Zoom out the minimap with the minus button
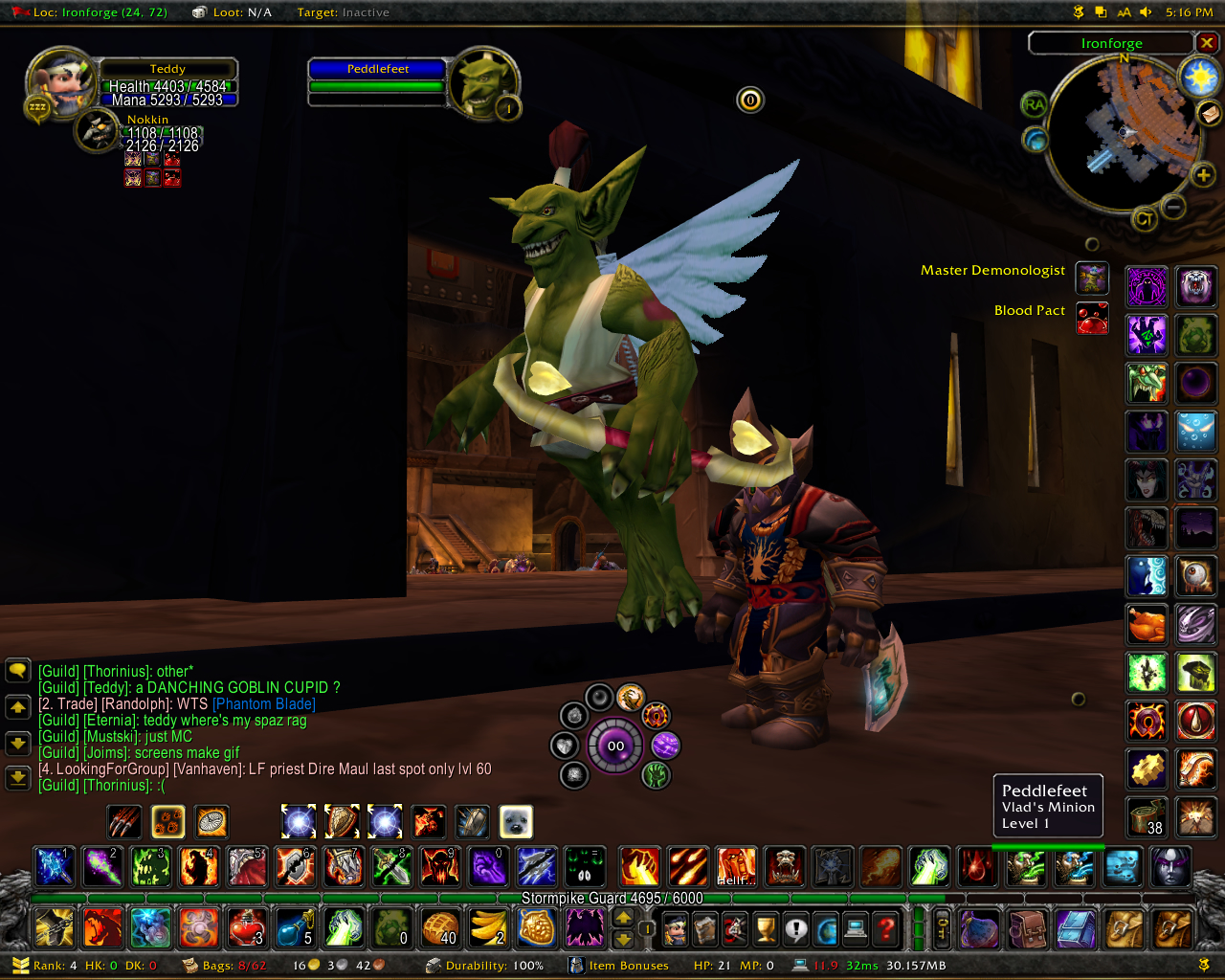This screenshot has width=1225, height=980. tap(1173, 206)
